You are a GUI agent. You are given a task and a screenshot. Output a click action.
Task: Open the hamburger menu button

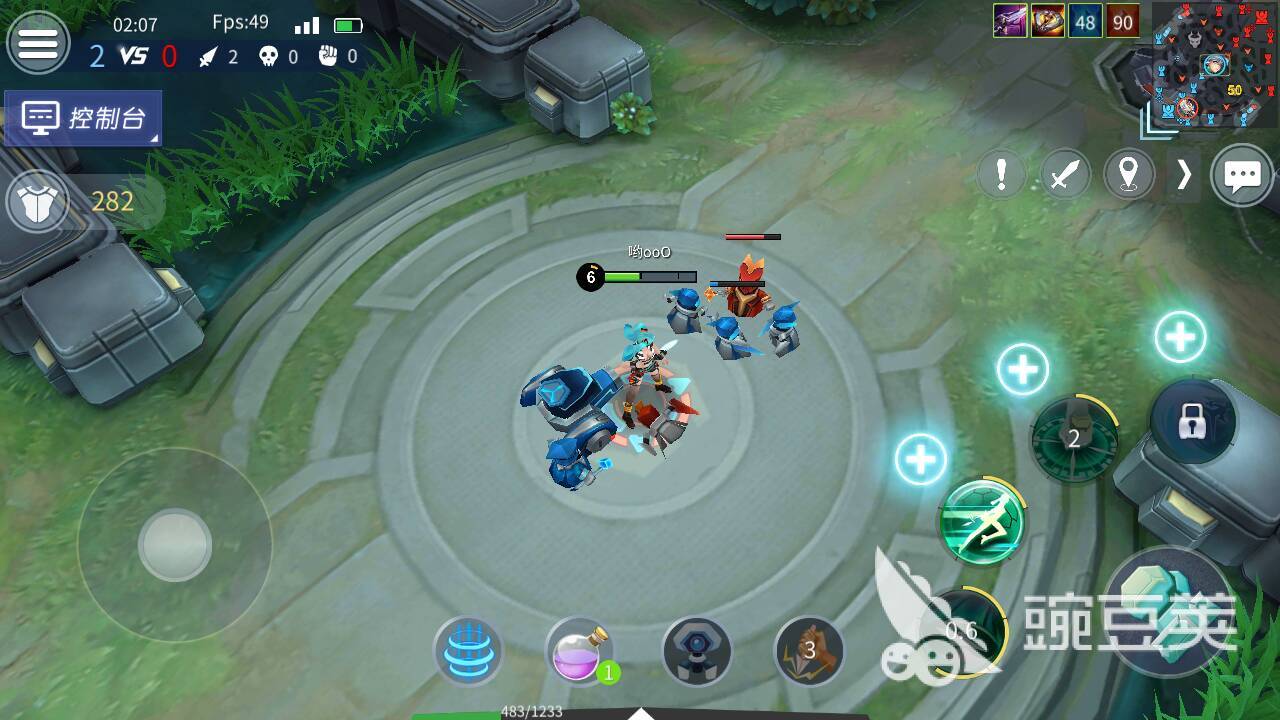click(38, 42)
